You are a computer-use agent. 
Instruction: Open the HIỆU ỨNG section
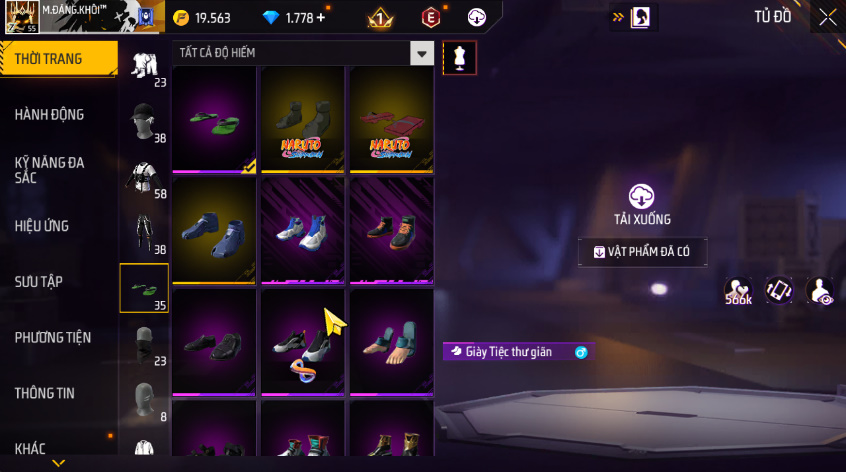pyautogui.click(x=42, y=226)
